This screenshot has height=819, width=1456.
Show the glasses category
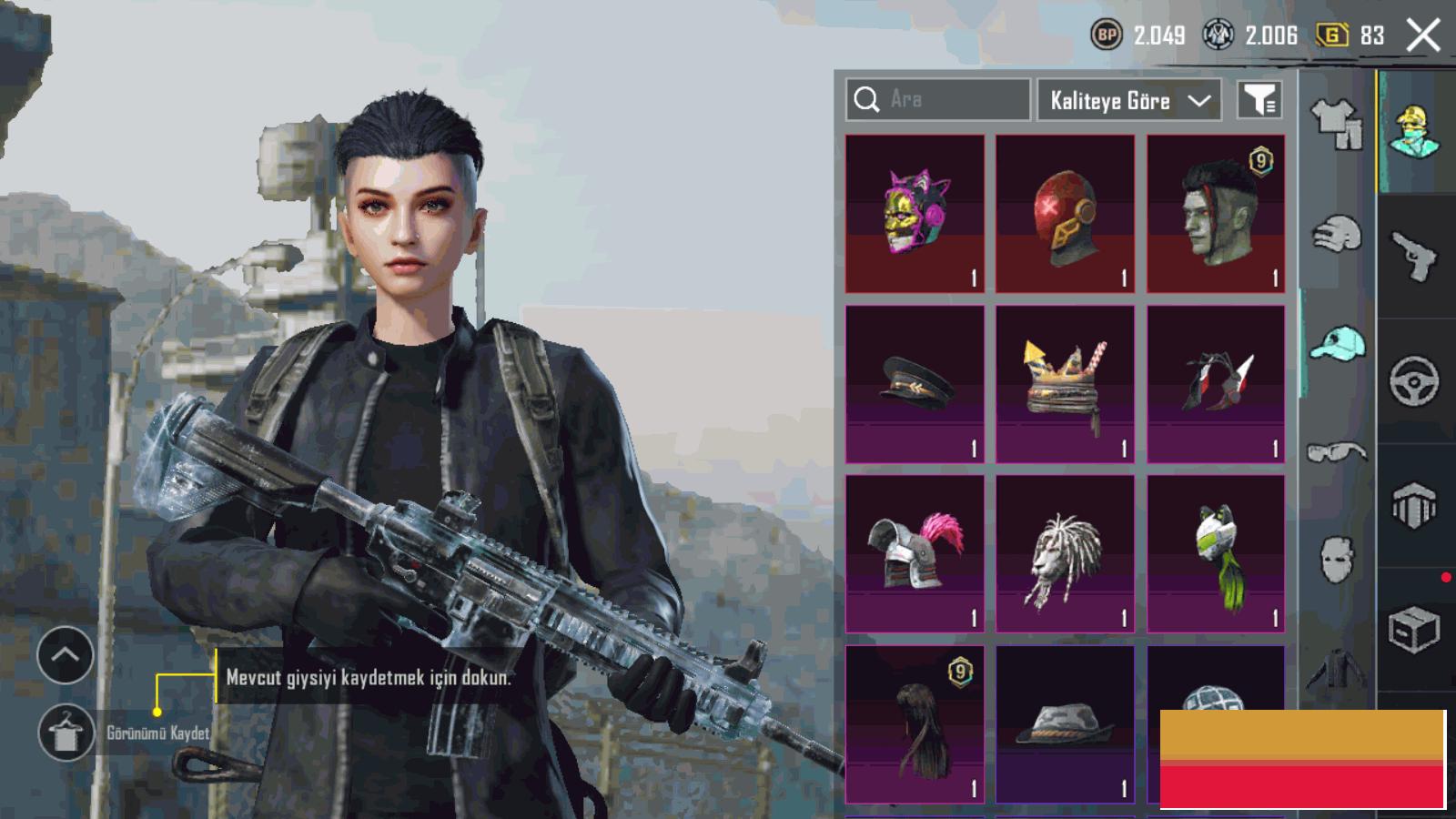(x=1337, y=451)
